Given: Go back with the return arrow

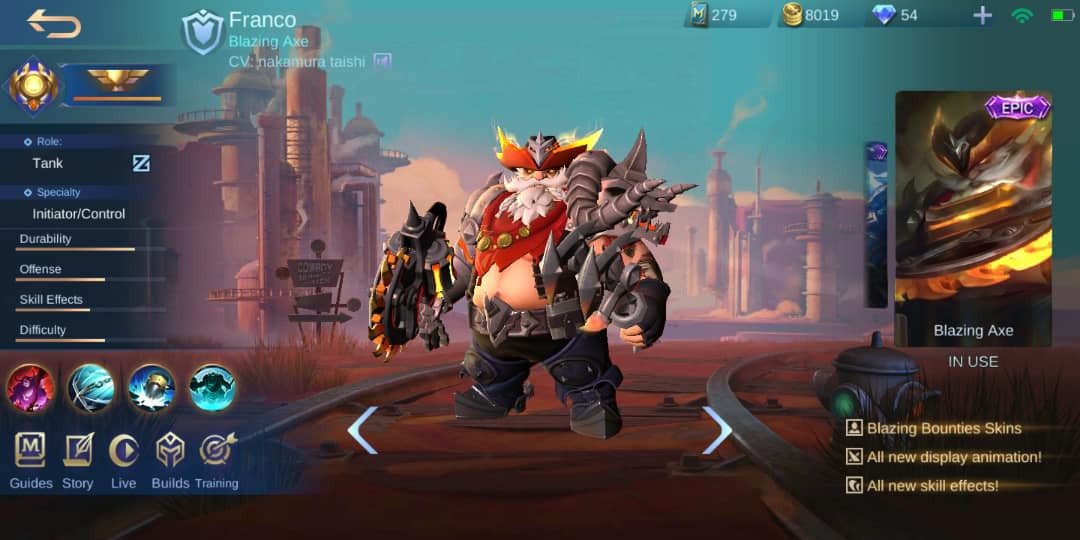Looking at the screenshot, I should 54,23.
